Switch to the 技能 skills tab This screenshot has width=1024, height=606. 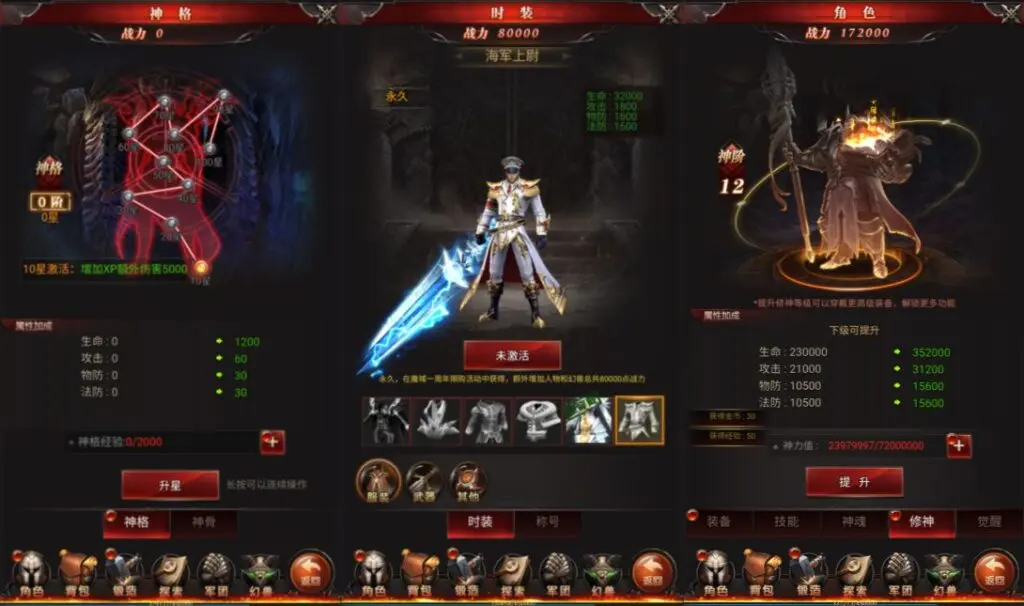tap(786, 522)
